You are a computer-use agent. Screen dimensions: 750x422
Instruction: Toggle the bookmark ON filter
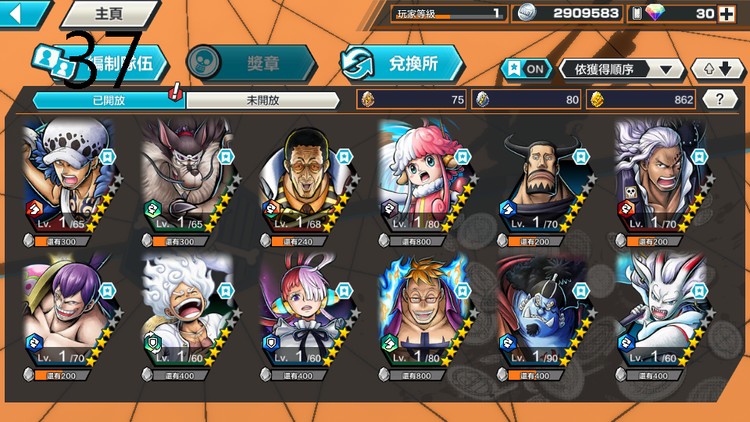[x=526, y=68]
